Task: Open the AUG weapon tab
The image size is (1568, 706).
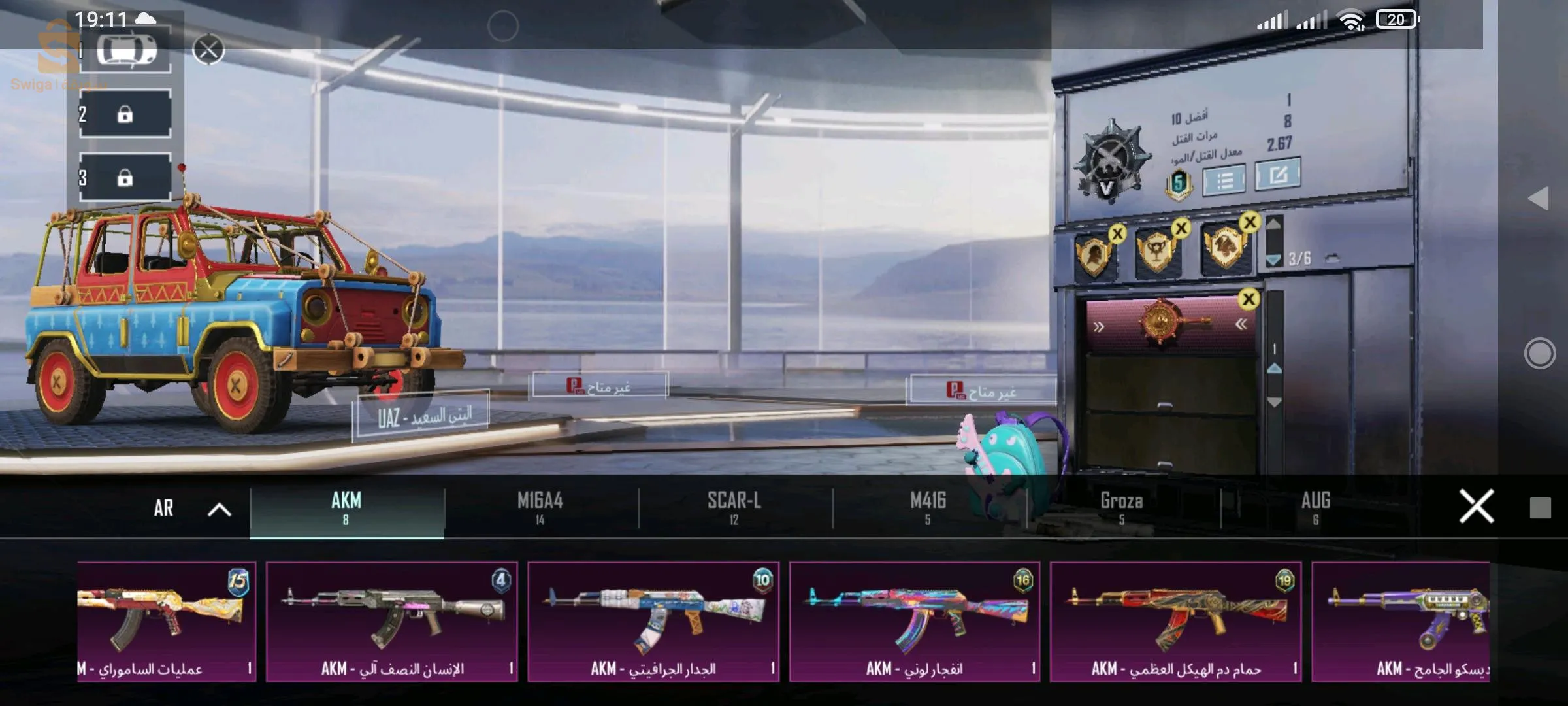Action: coord(1315,508)
